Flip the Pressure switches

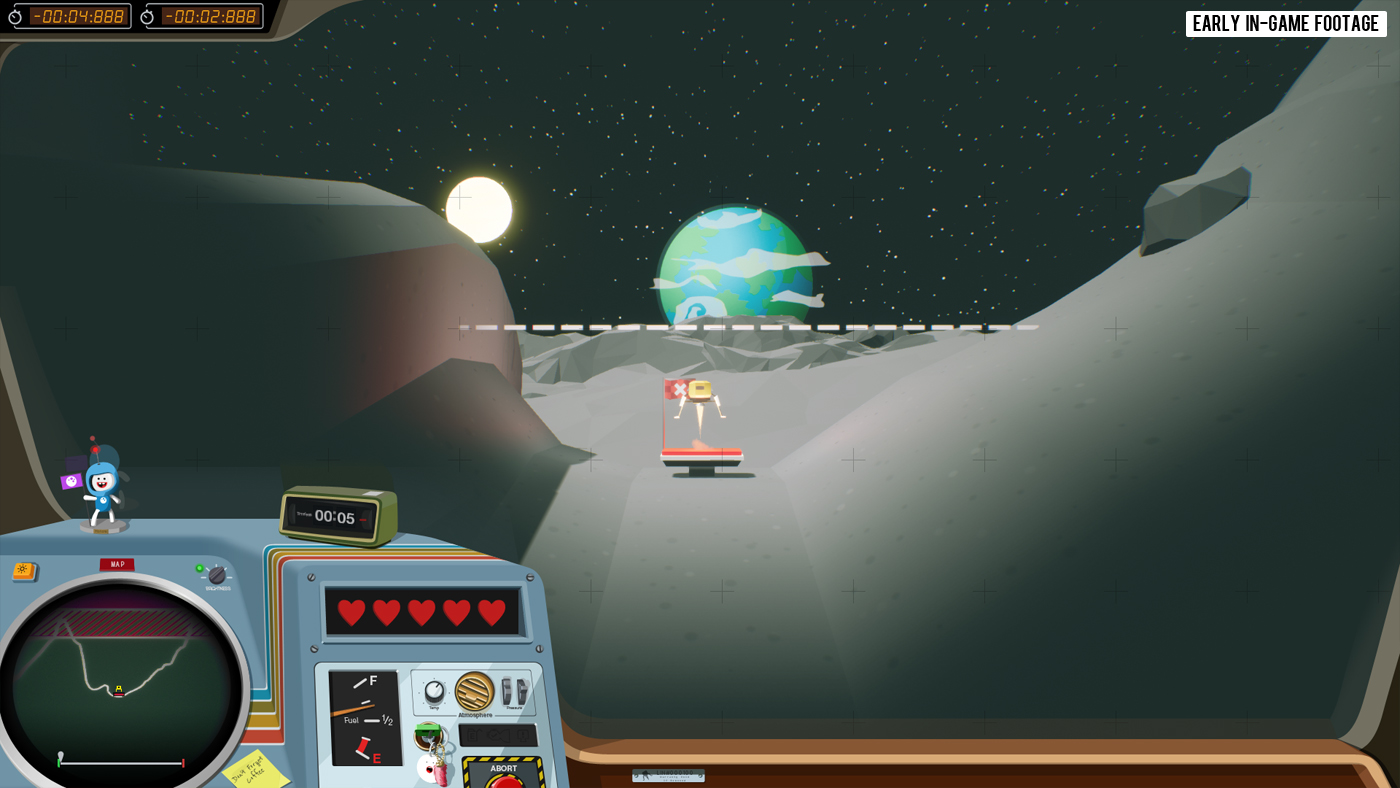514,691
